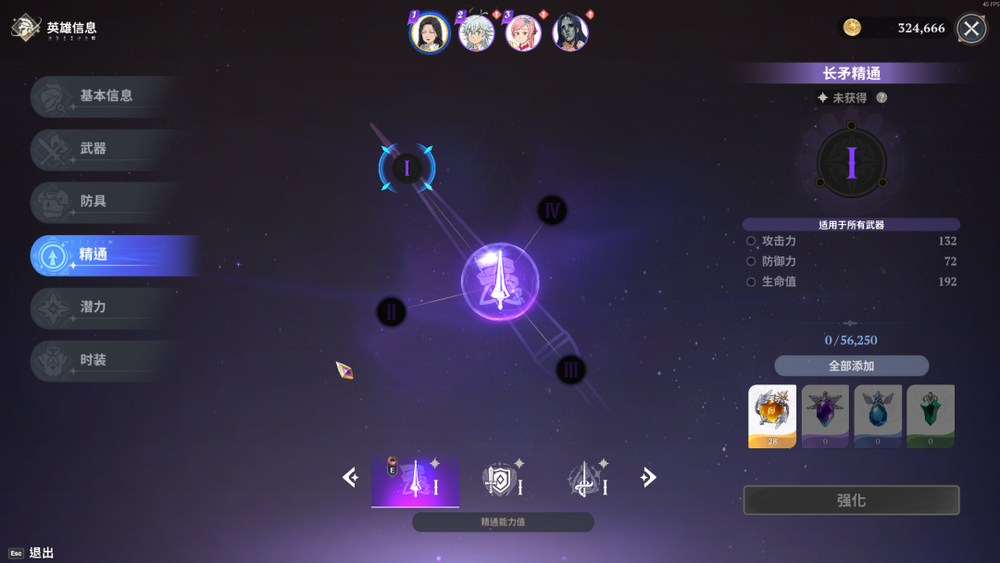The width and height of the screenshot is (1000, 563).
Task: Choose the pink-haired hero portrait
Action: coord(522,32)
